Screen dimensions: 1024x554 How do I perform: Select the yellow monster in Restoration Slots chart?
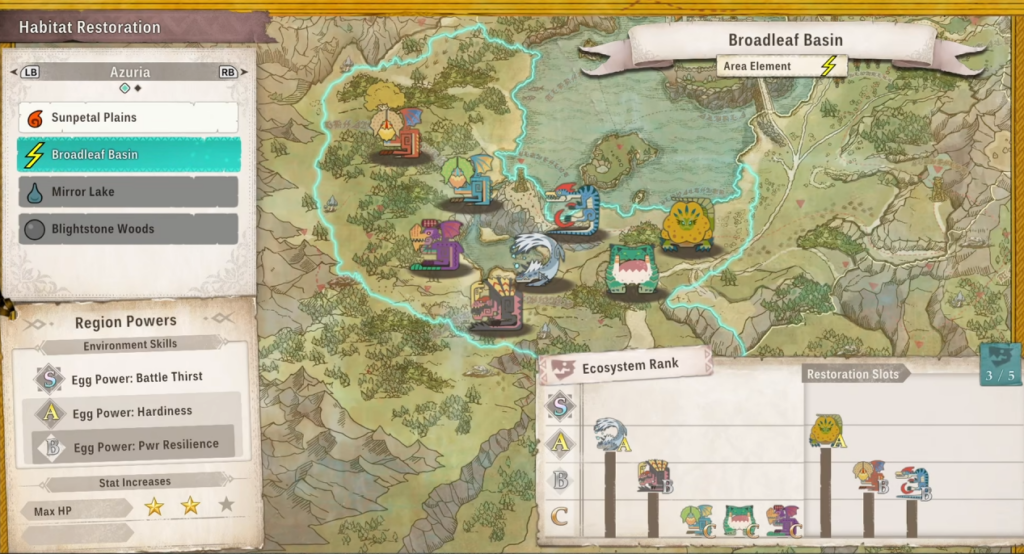[826, 430]
